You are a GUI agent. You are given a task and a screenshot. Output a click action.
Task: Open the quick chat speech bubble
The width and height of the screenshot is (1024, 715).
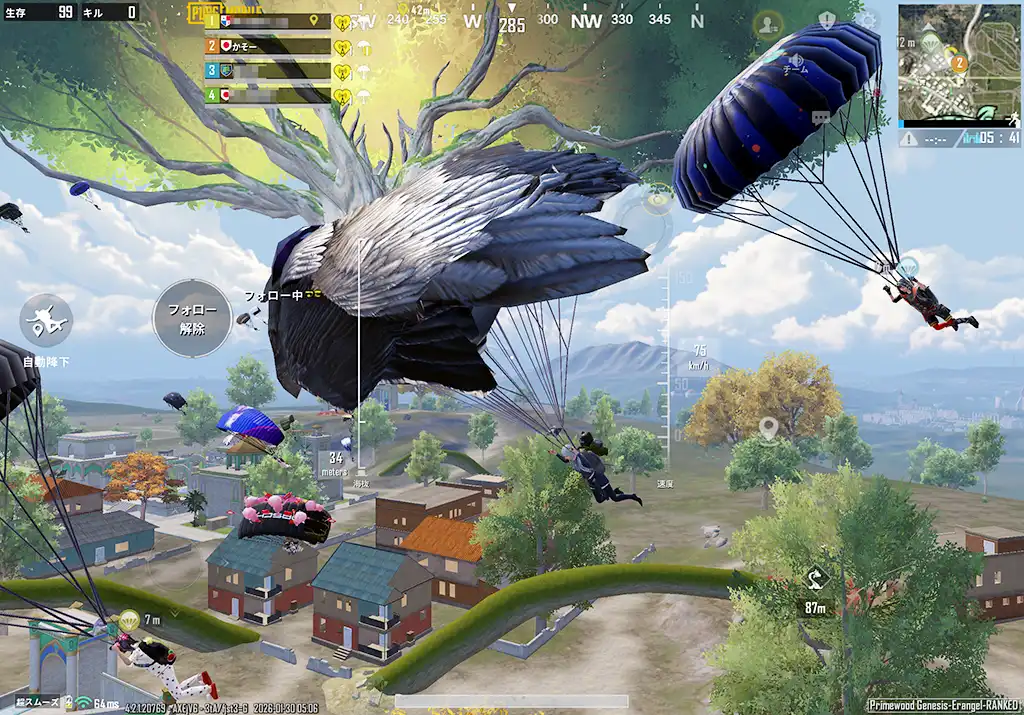tap(822, 118)
